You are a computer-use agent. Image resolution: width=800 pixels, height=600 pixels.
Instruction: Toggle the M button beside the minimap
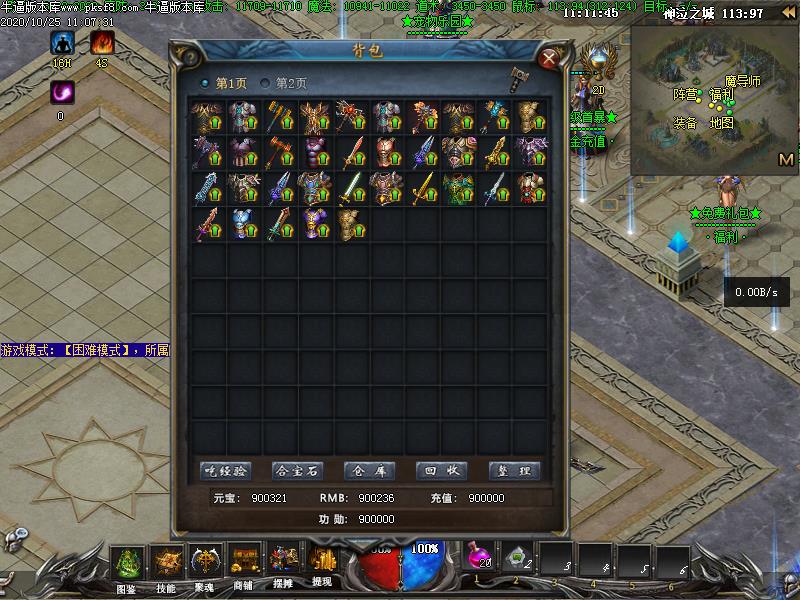pos(785,159)
